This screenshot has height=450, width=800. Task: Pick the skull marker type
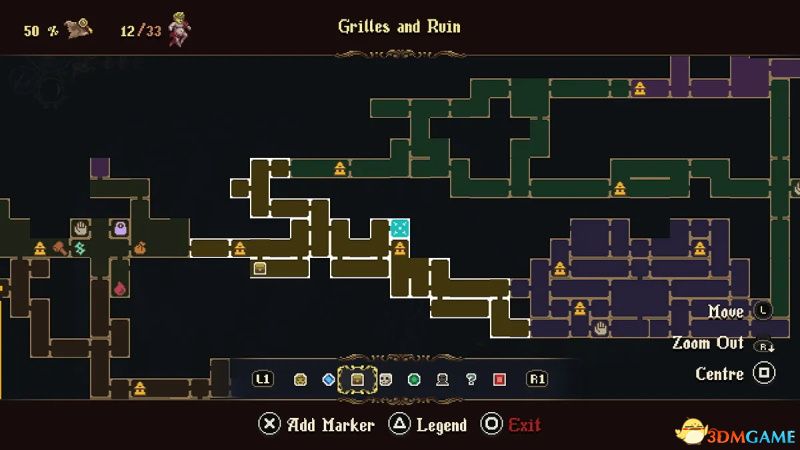click(385, 380)
